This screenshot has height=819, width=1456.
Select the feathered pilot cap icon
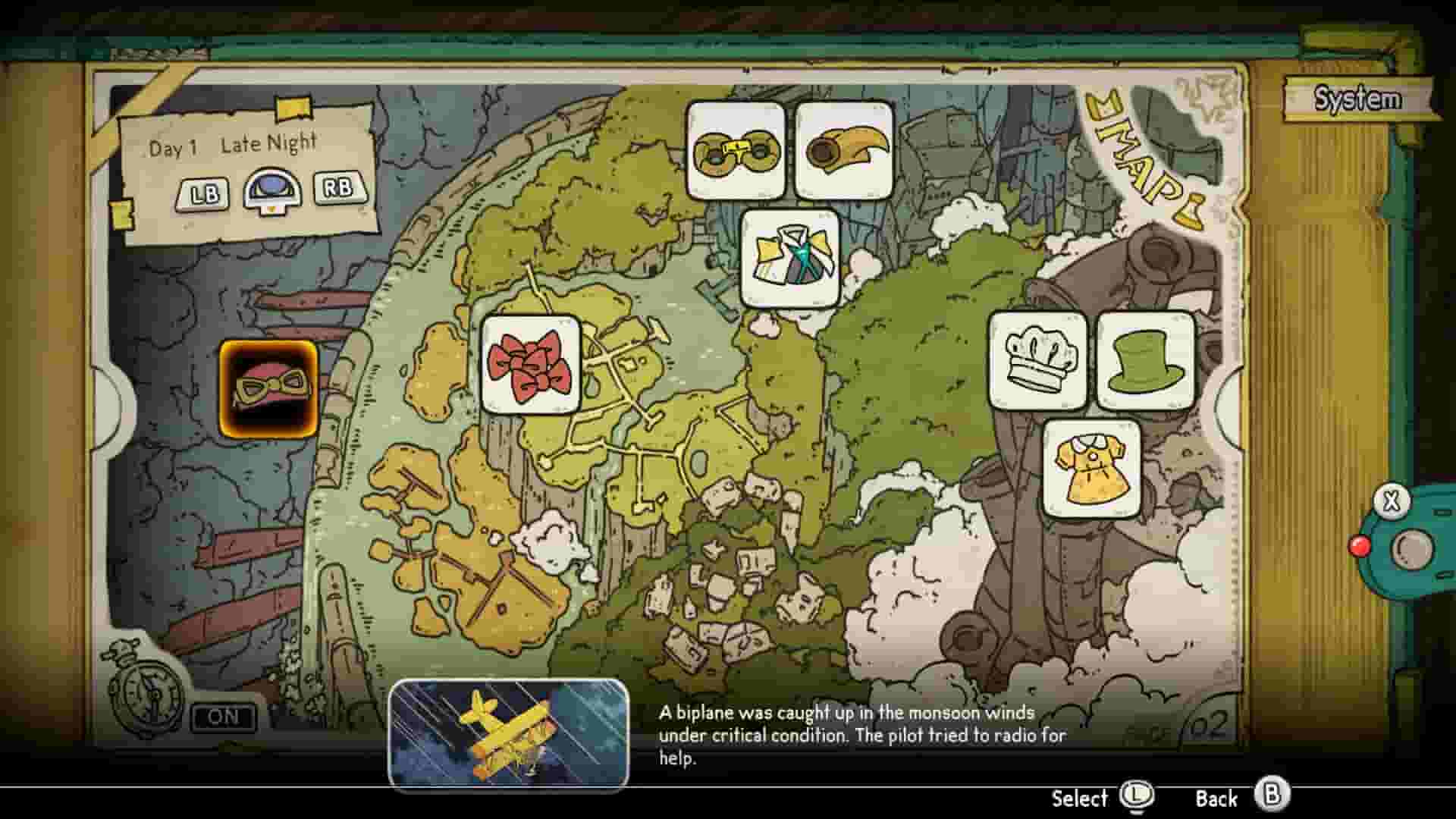[x=843, y=152]
